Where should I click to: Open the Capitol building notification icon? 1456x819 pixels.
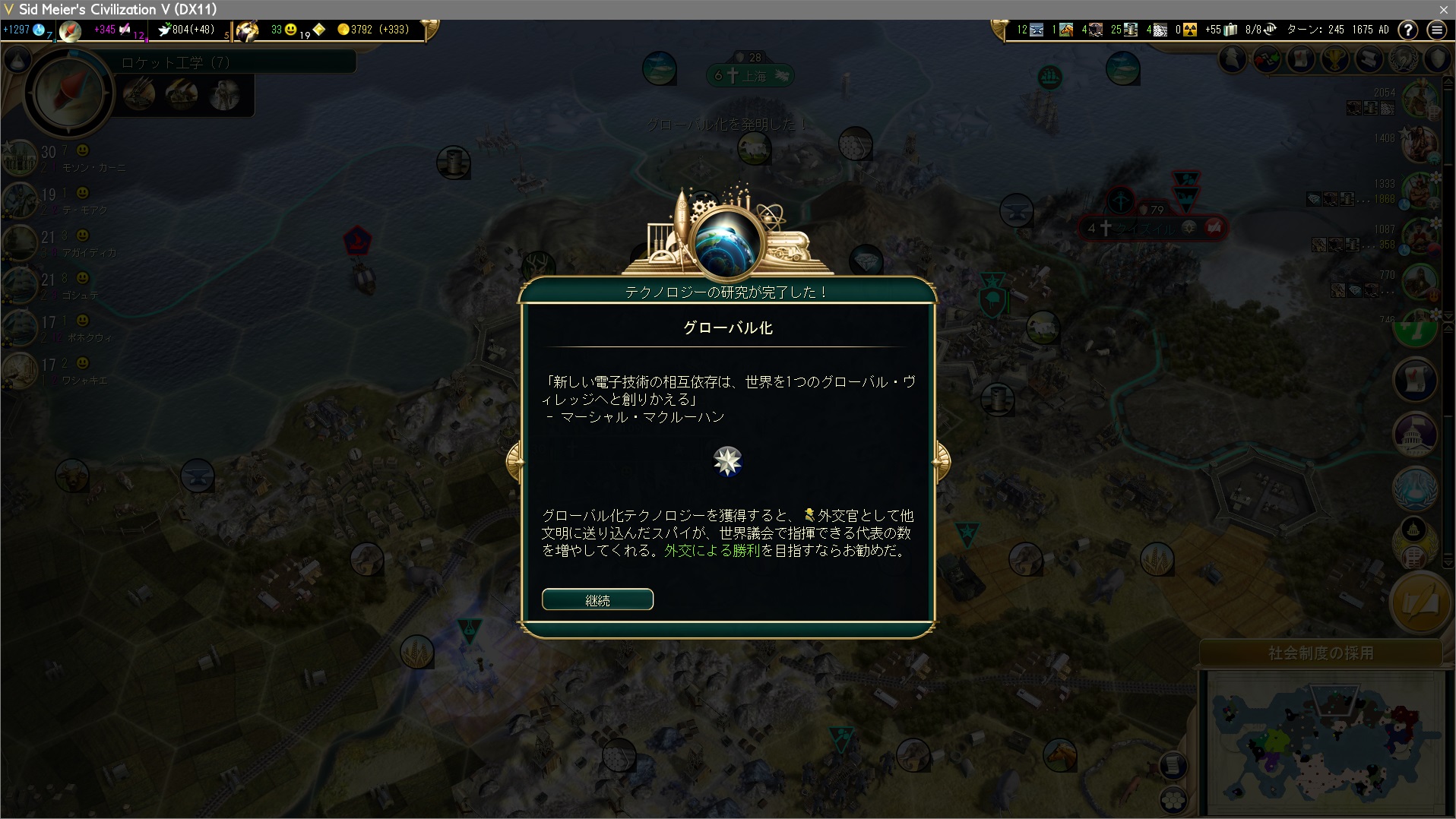(x=1414, y=434)
